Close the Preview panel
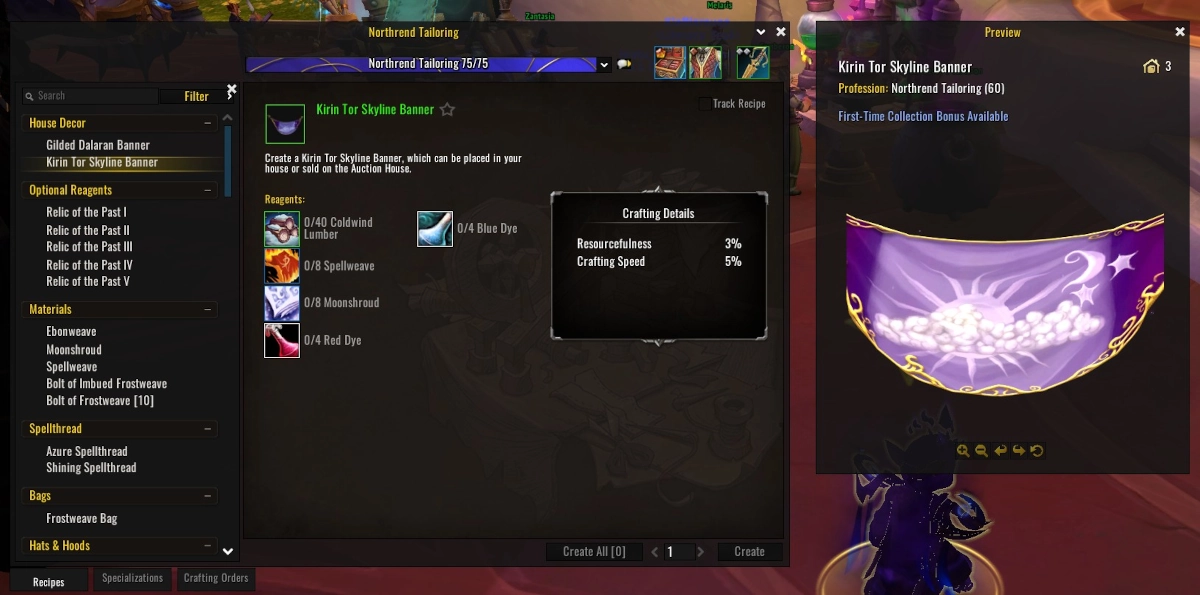Screen dimensions: 1200x595 [x=1180, y=32]
